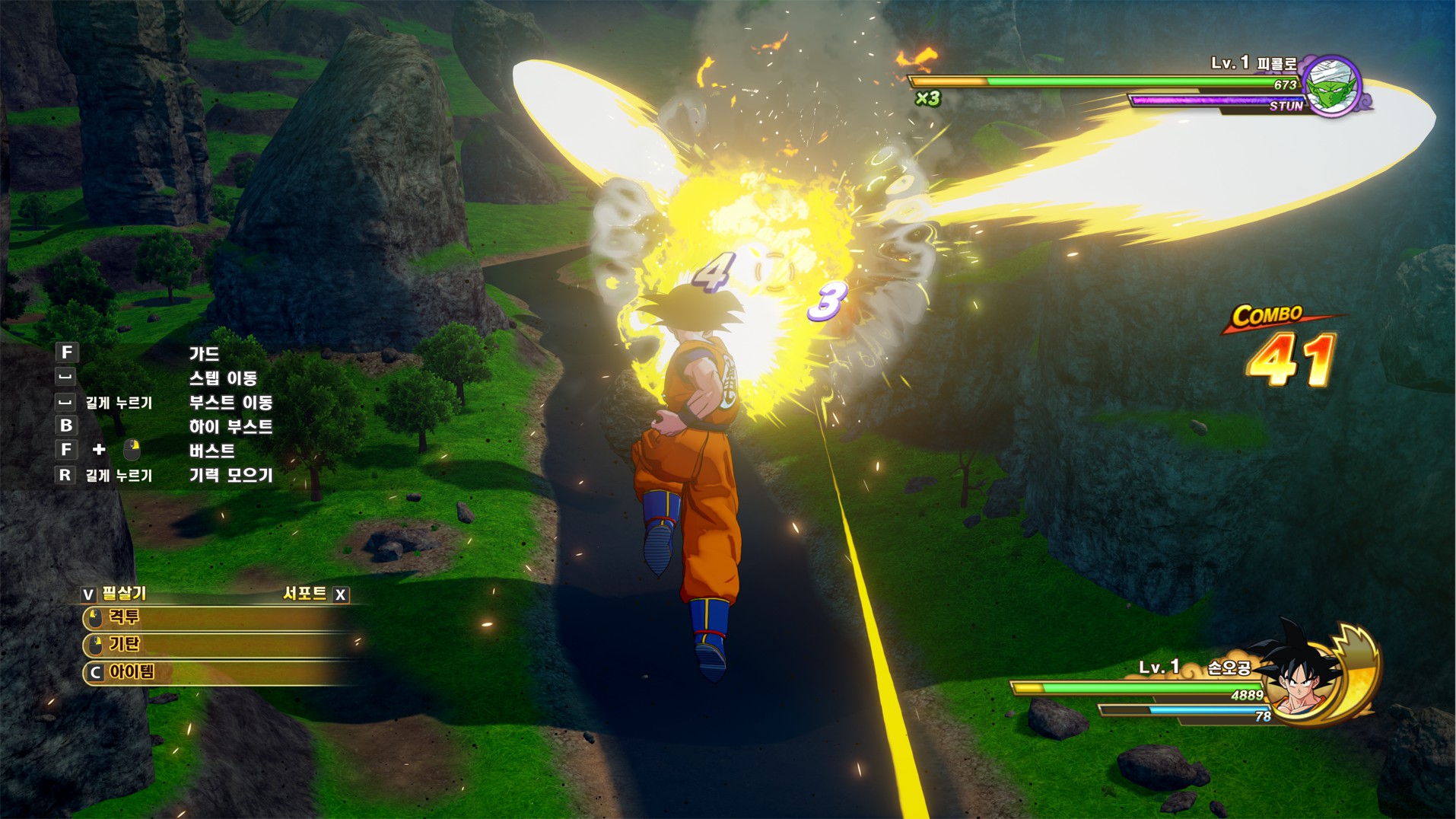Switch to the 필살기 super attack palette
Image resolution: width=1456 pixels, height=819 pixels.
pyautogui.click(x=114, y=594)
